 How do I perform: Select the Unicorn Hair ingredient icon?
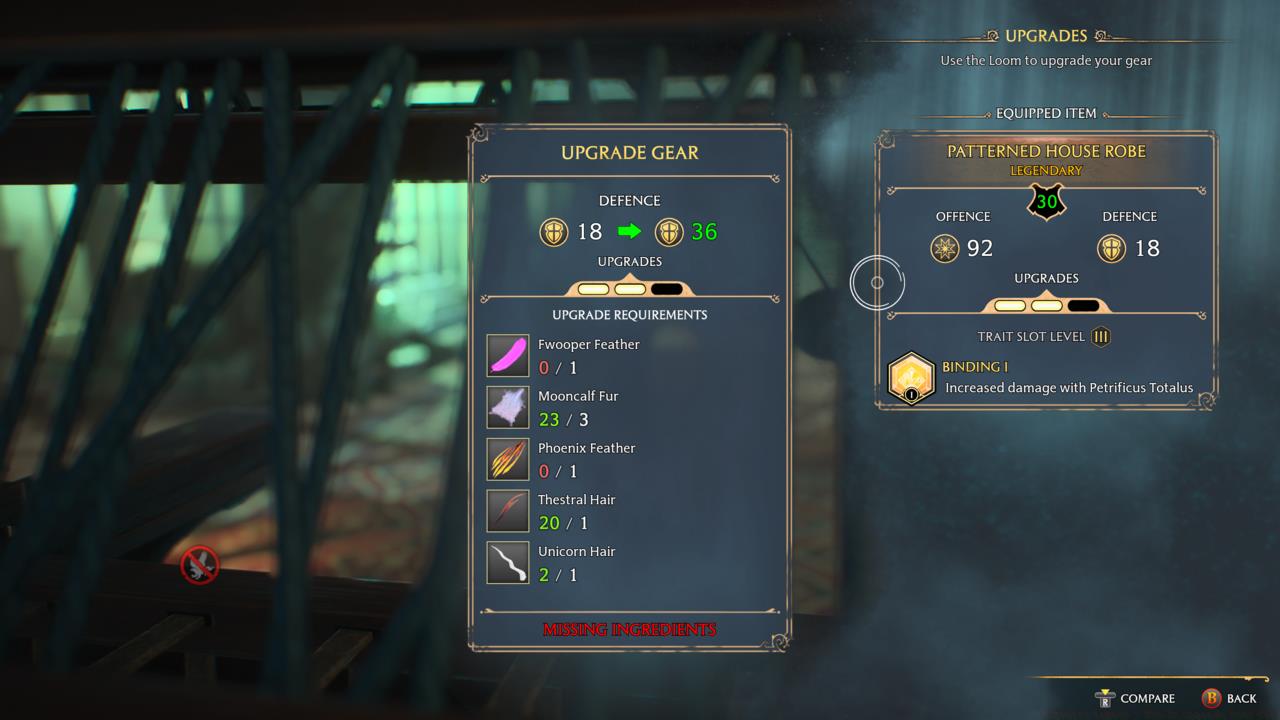pyautogui.click(x=507, y=562)
